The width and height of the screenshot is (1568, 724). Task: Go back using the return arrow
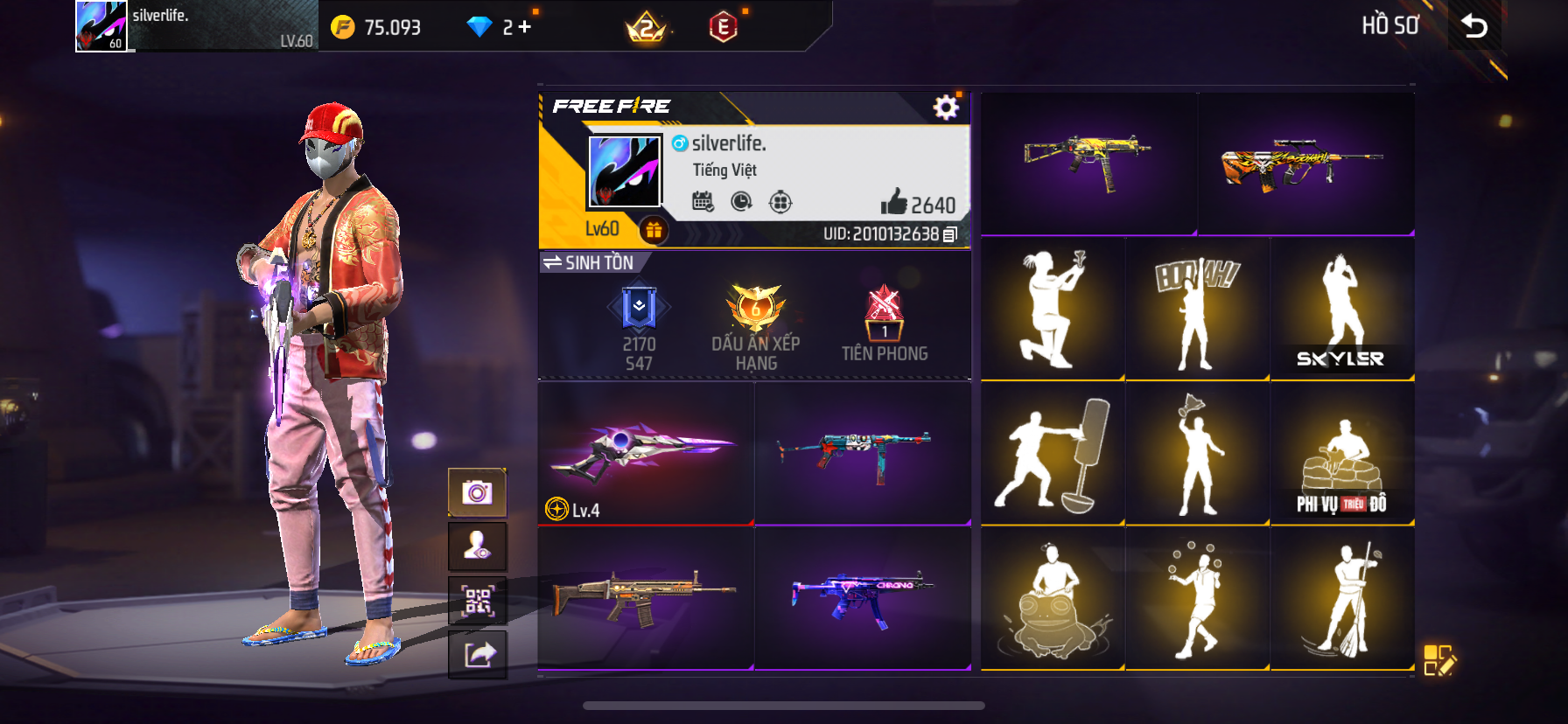pyautogui.click(x=1474, y=26)
